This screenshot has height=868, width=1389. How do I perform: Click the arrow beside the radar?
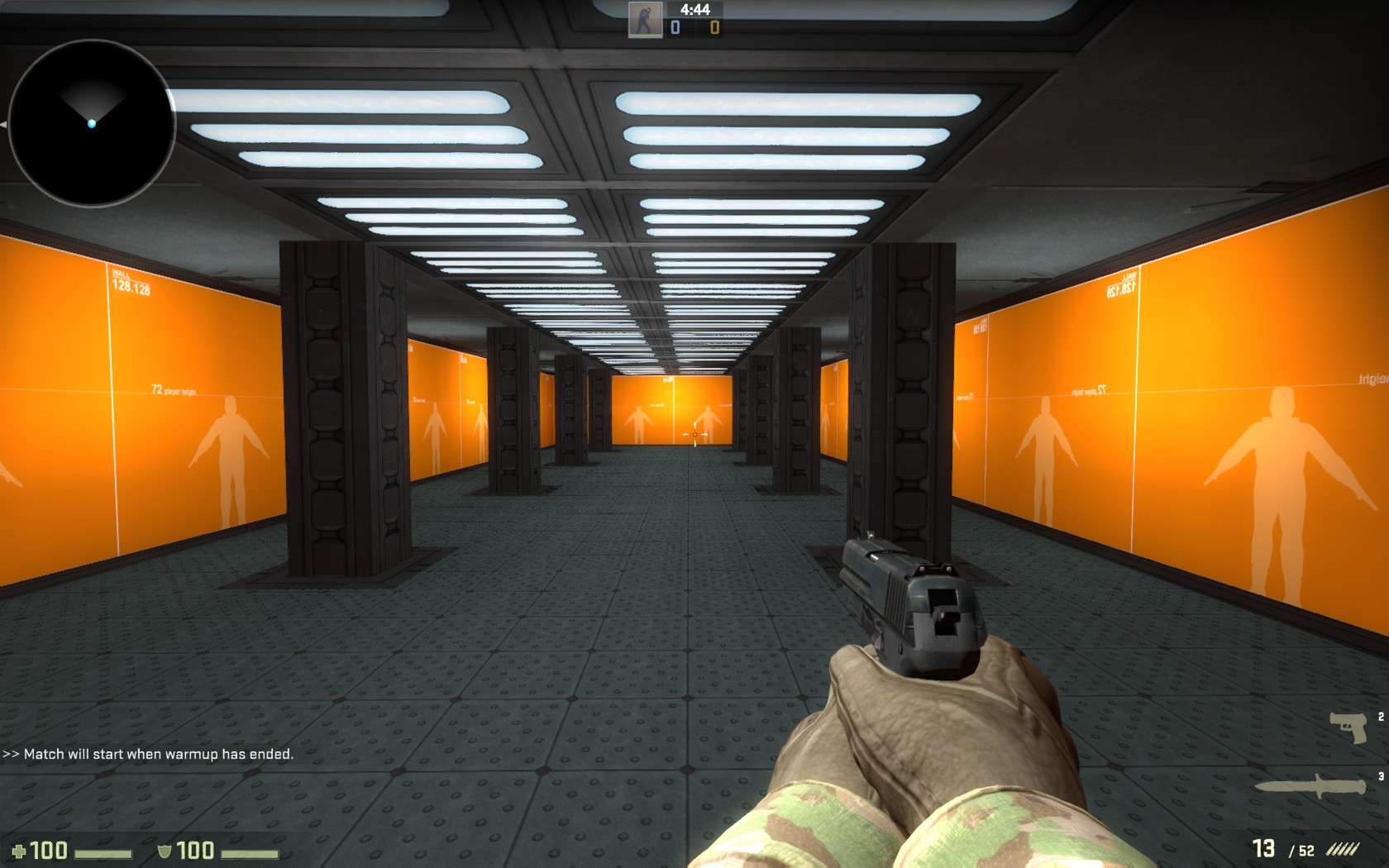point(4,125)
